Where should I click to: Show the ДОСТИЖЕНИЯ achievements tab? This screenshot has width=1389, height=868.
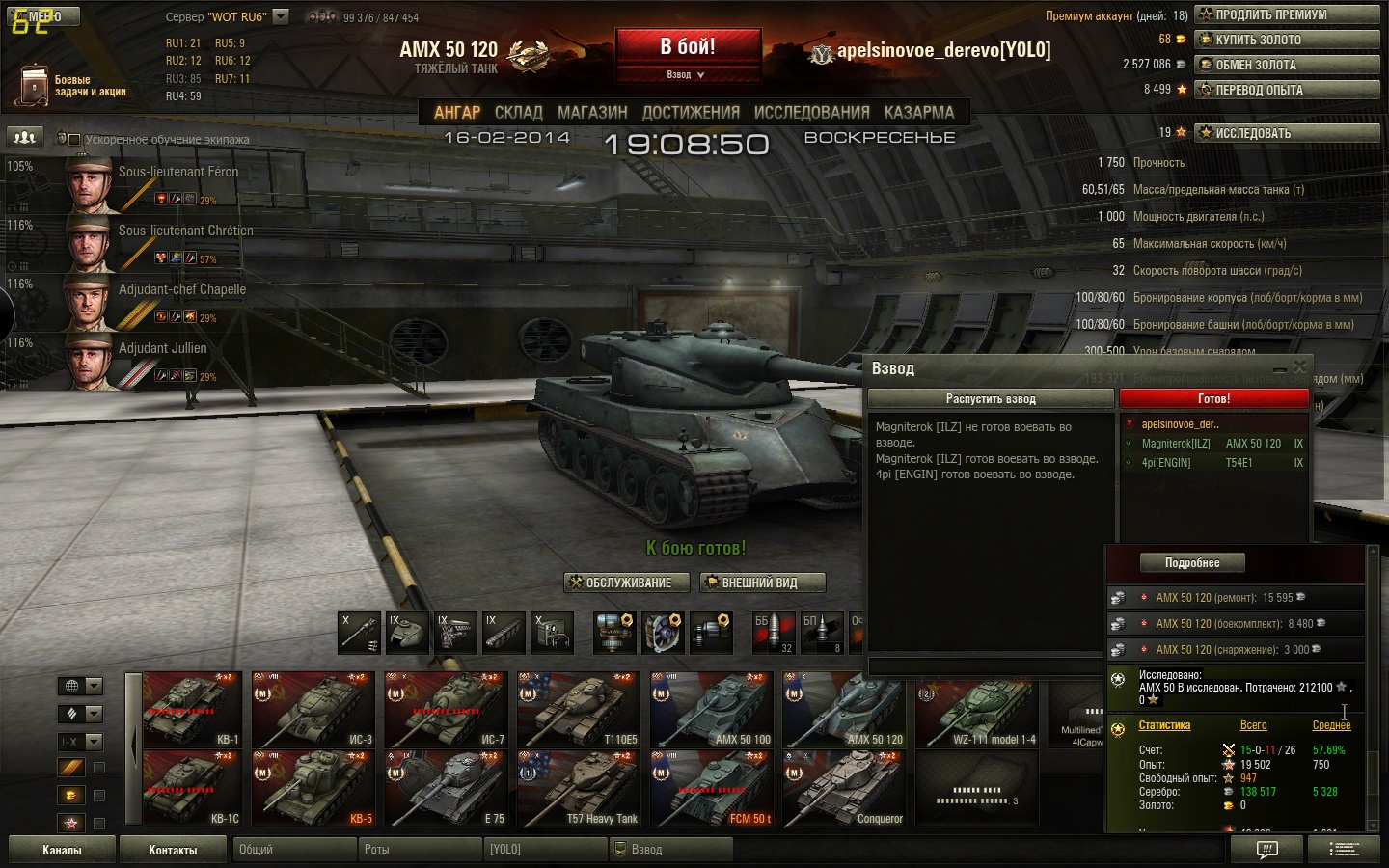click(691, 113)
